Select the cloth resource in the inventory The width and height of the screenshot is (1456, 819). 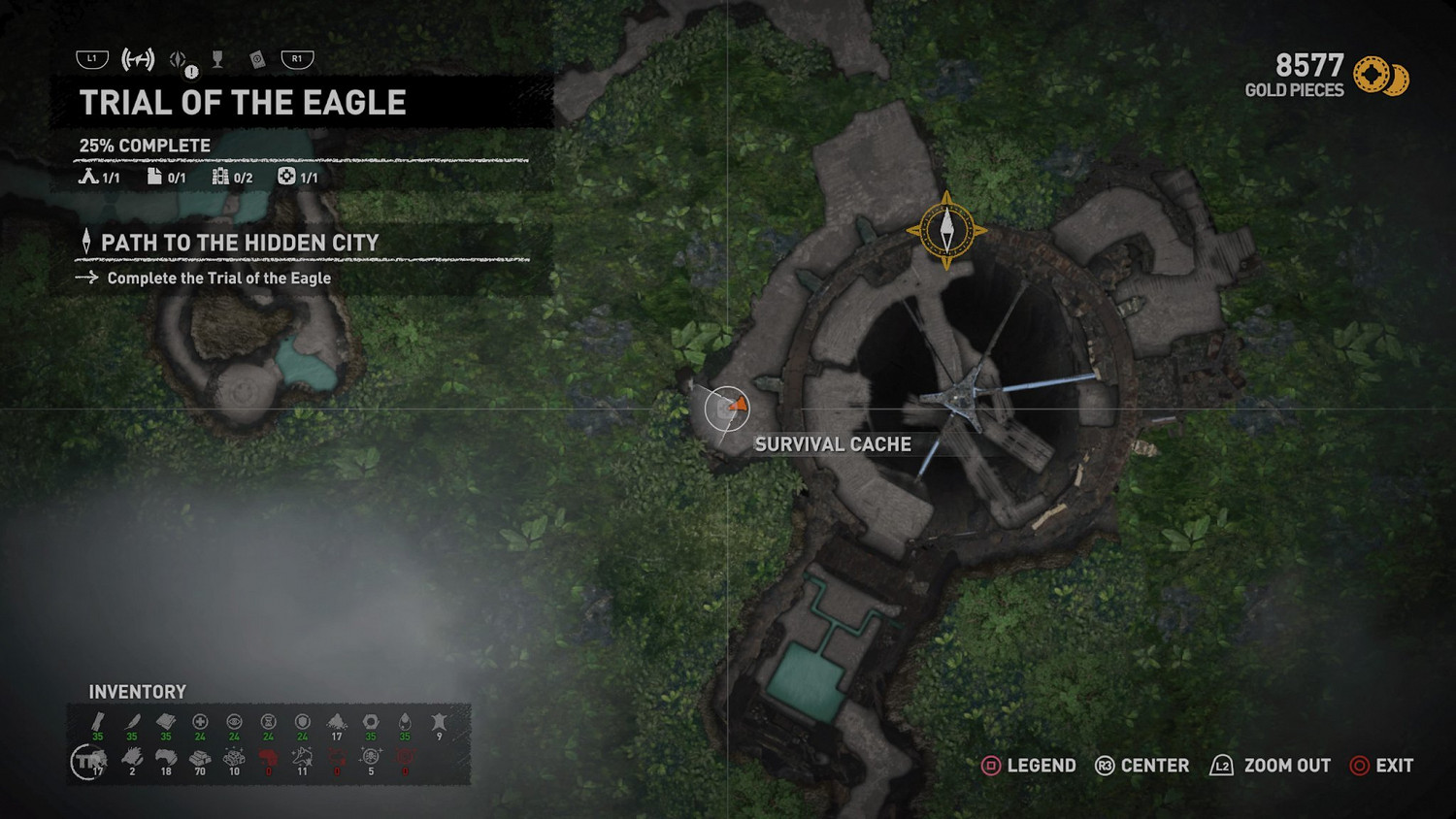click(166, 723)
